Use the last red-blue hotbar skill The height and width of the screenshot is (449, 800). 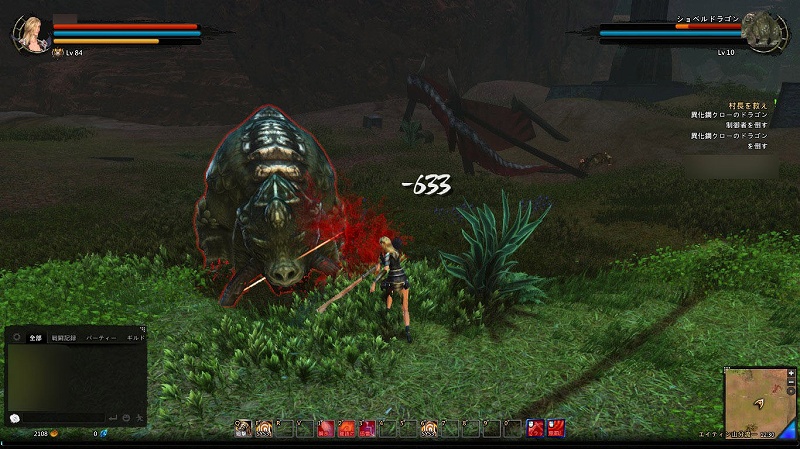[x=557, y=429]
